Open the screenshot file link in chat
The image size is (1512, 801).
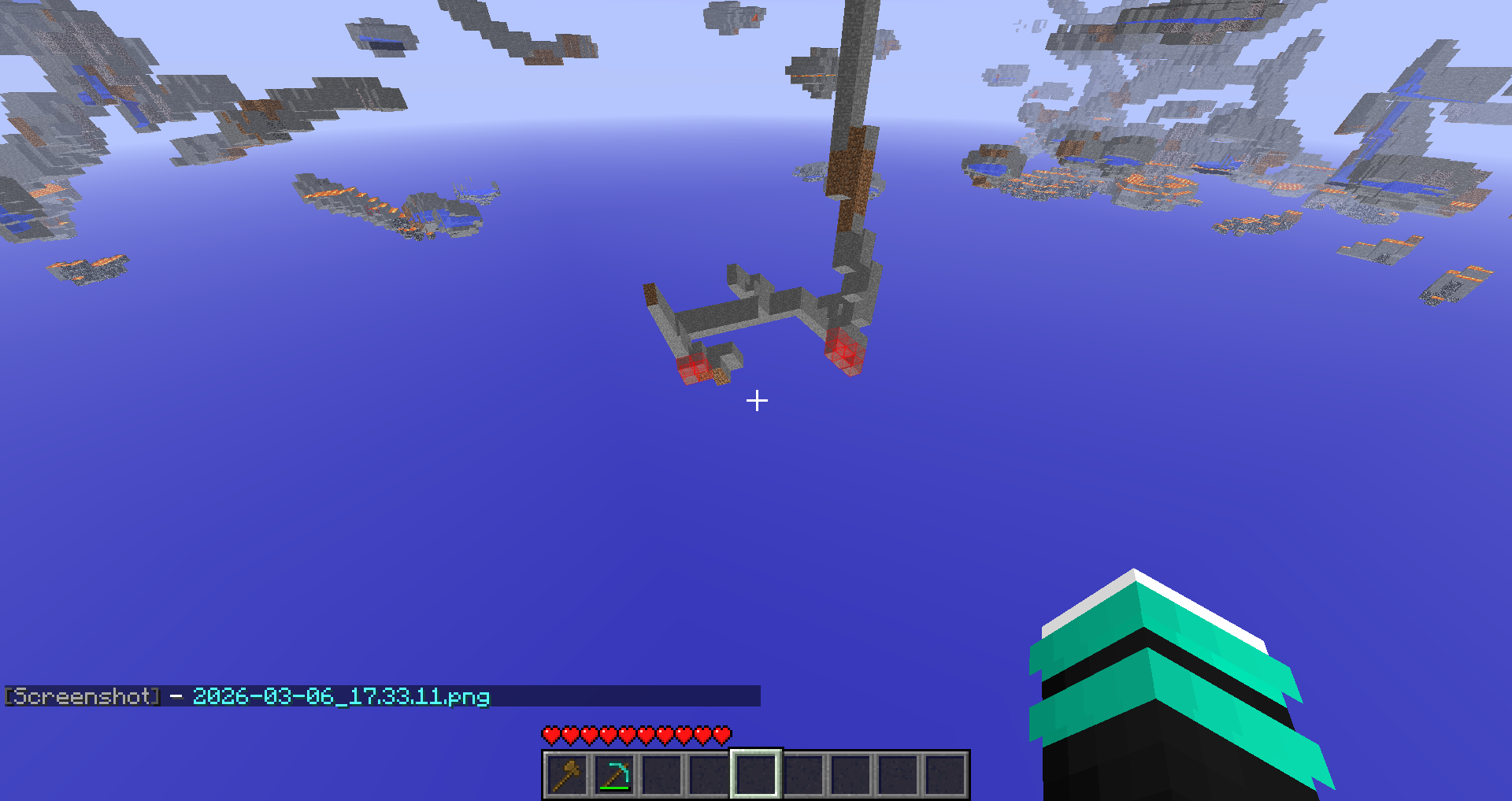pos(341,696)
